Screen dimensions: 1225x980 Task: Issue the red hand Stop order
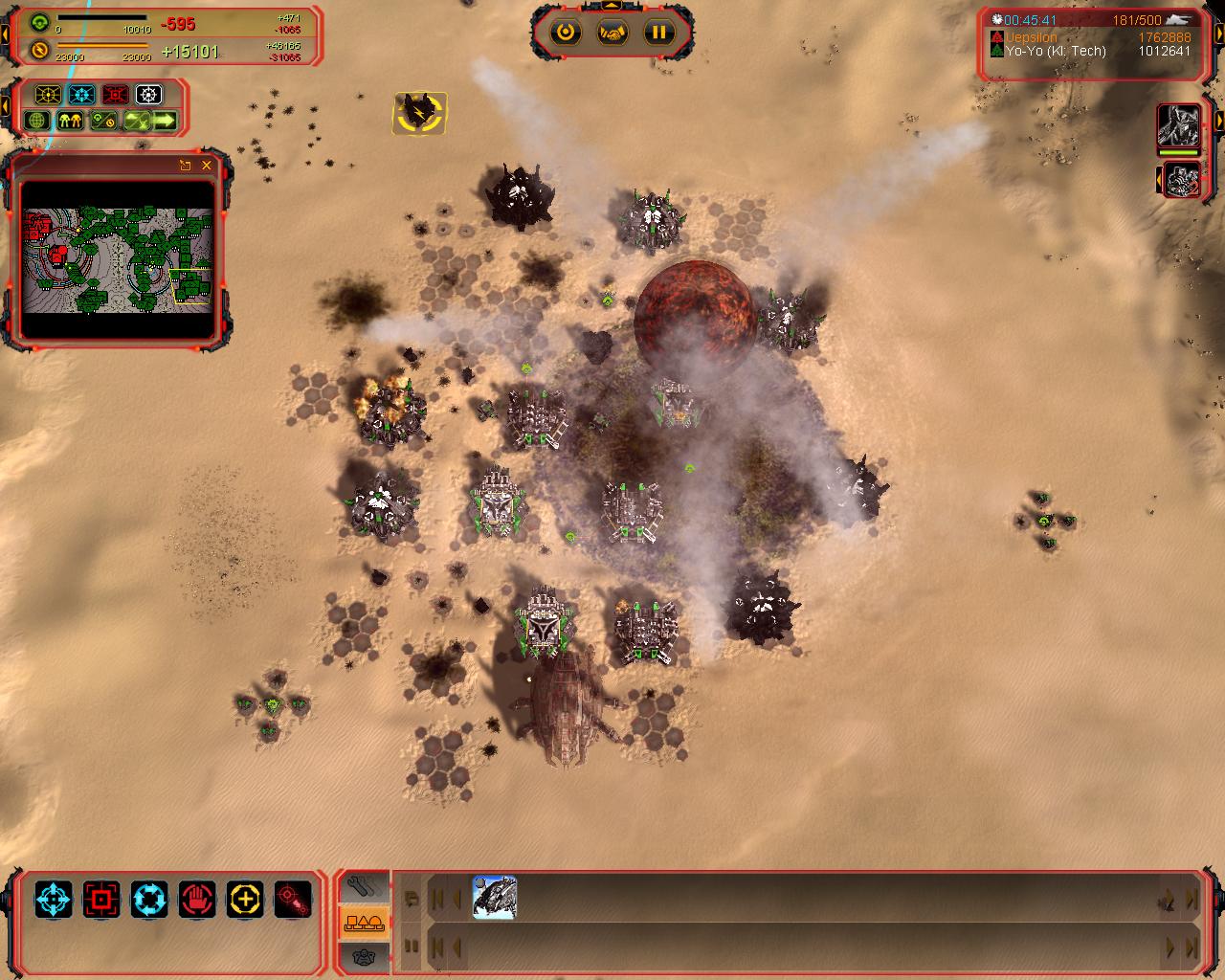197,900
